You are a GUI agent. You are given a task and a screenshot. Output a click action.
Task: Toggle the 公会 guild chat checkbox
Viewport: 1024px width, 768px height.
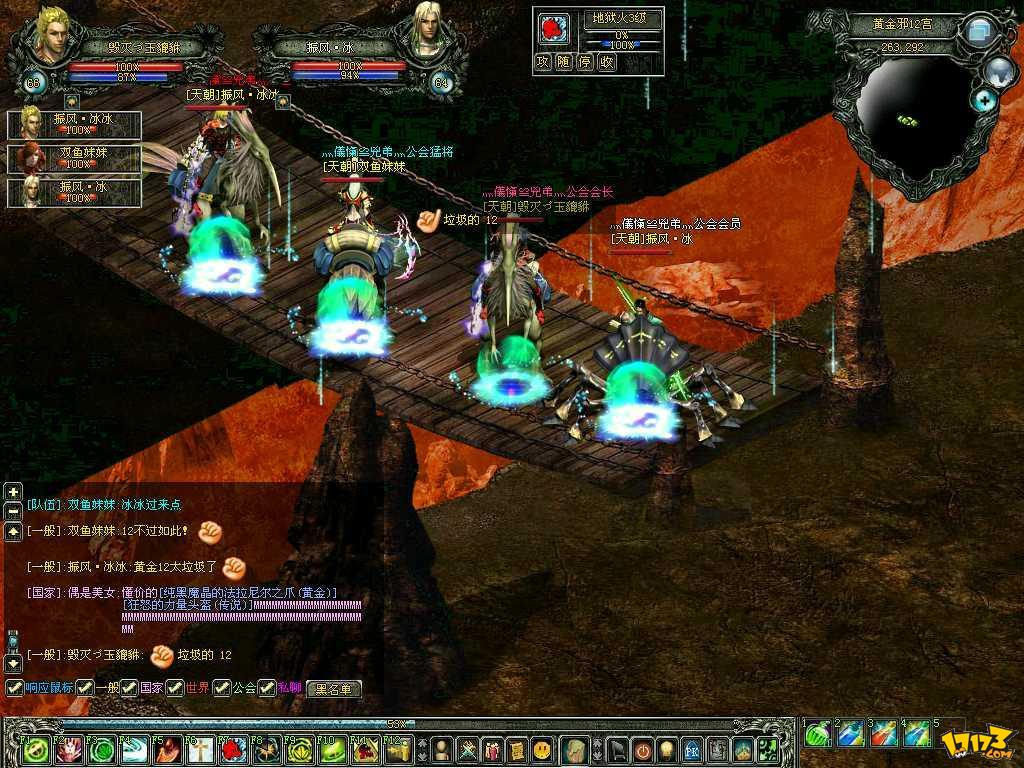pyautogui.click(x=221, y=688)
